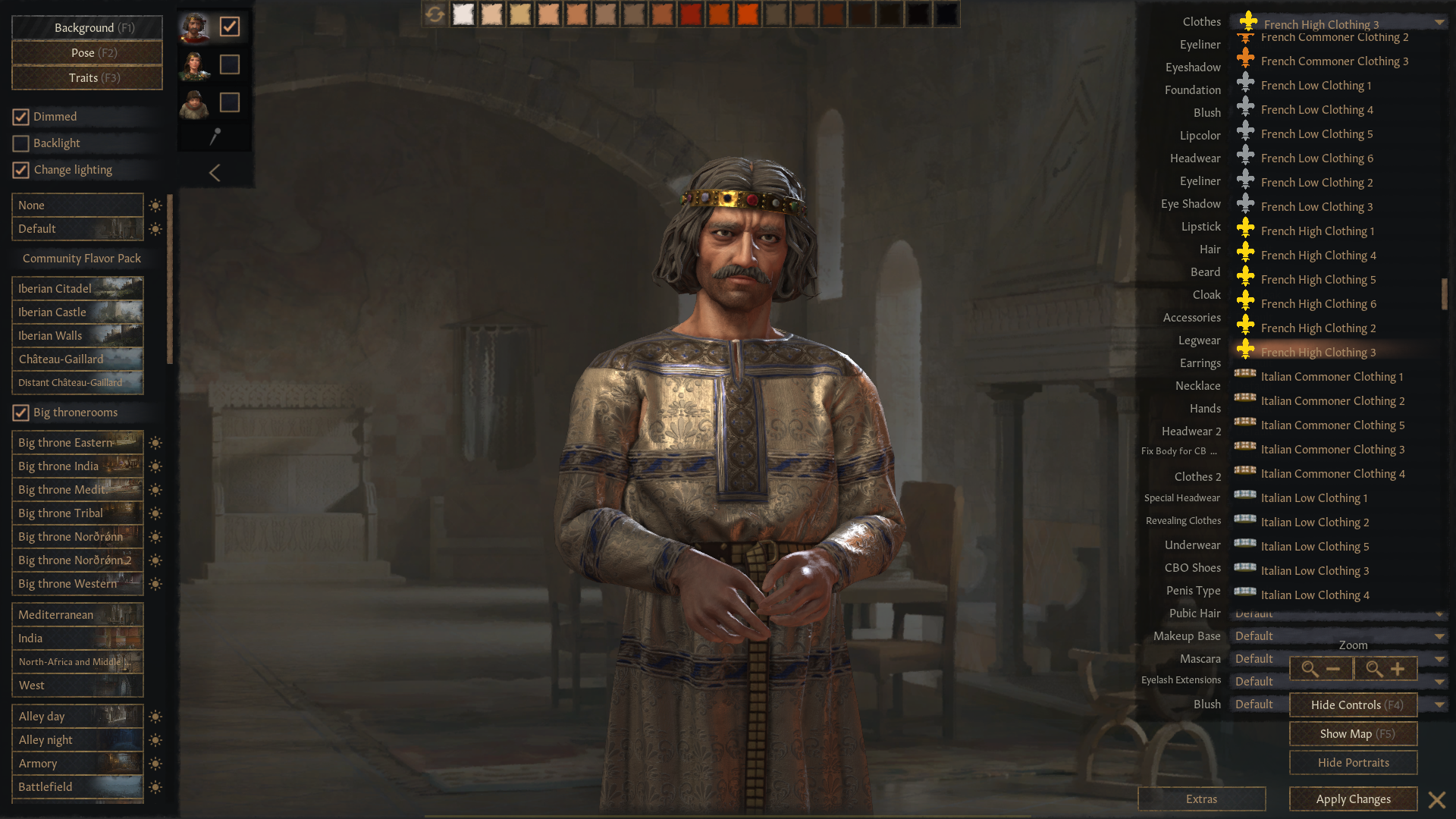Disable the Dimmed lighting option
Image resolution: width=1456 pixels, height=819 pixels.
(20, 116)
